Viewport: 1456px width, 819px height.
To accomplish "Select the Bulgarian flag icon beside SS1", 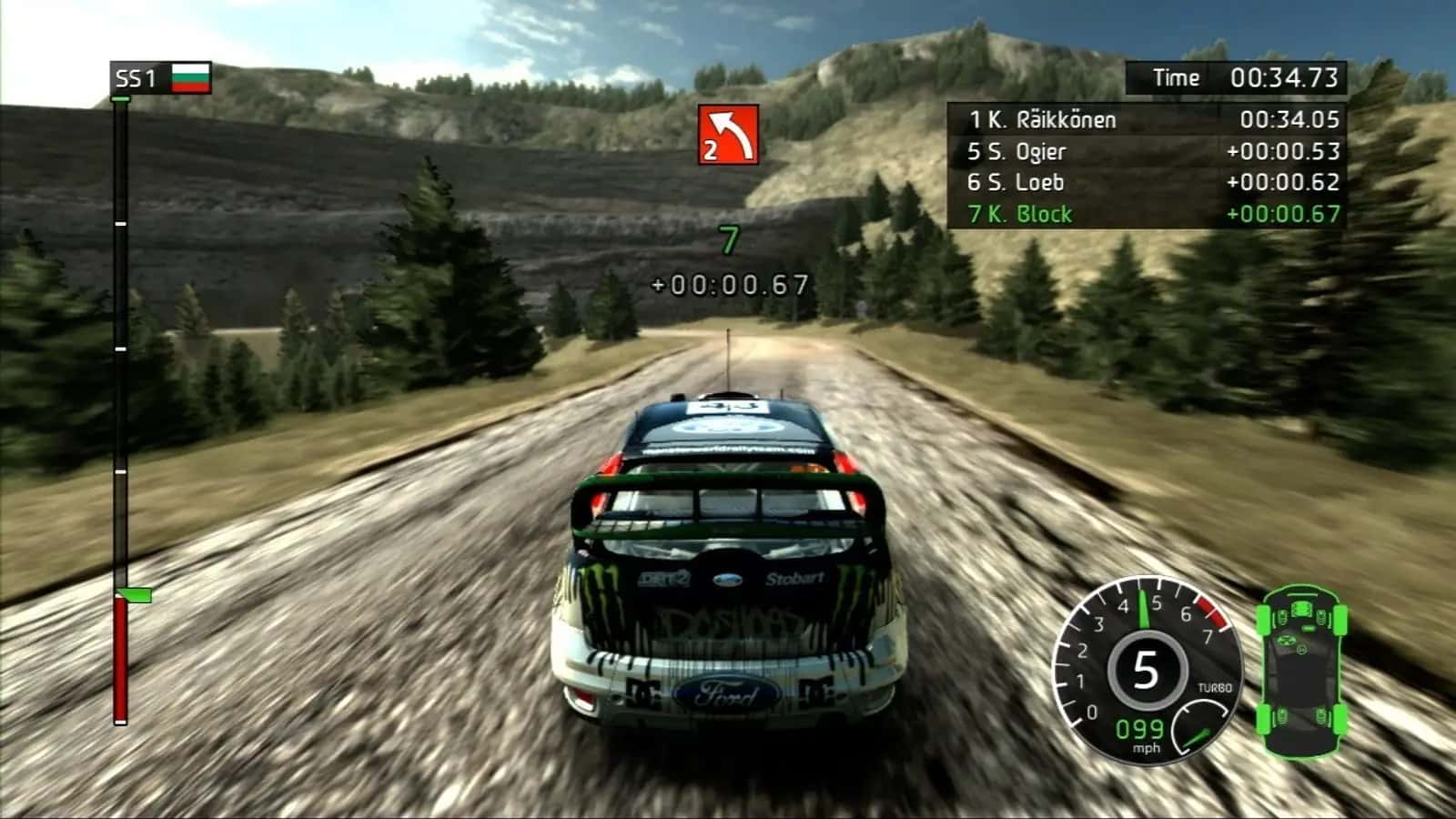I will click(x=190, y=80).
